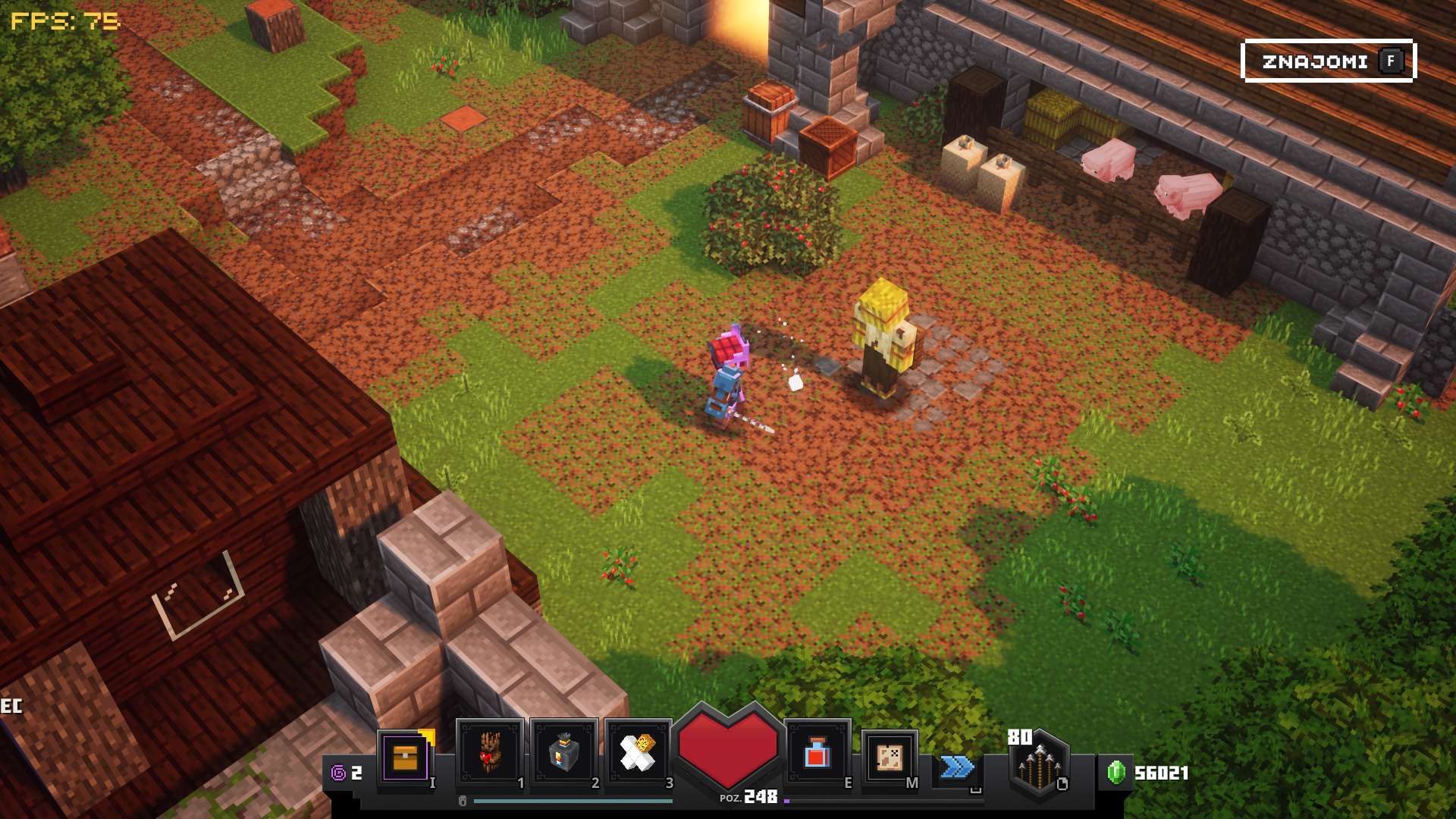Use the white bone artifact in slot 3

(638, 753)
